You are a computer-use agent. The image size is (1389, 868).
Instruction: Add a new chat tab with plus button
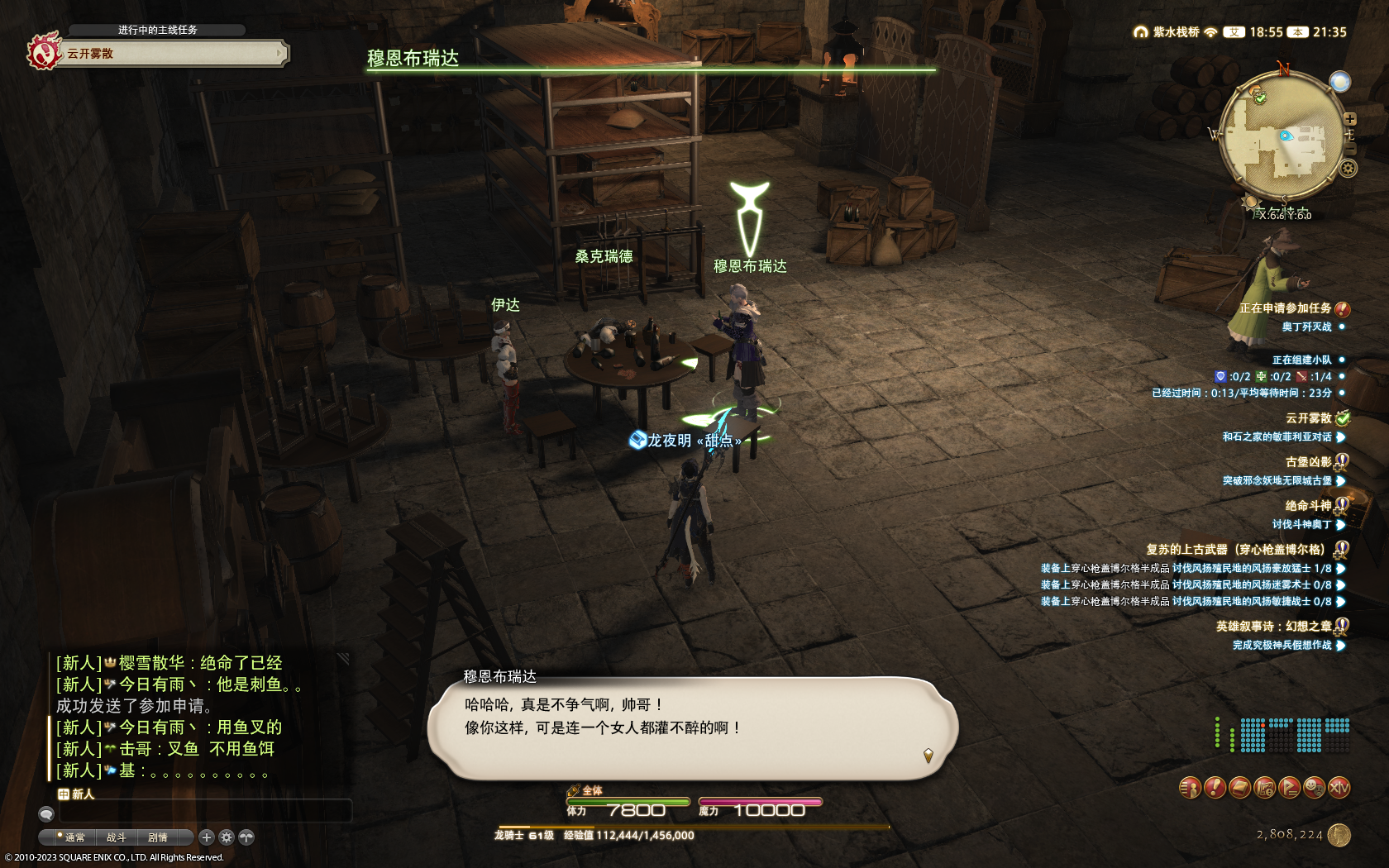pos(207,837)
